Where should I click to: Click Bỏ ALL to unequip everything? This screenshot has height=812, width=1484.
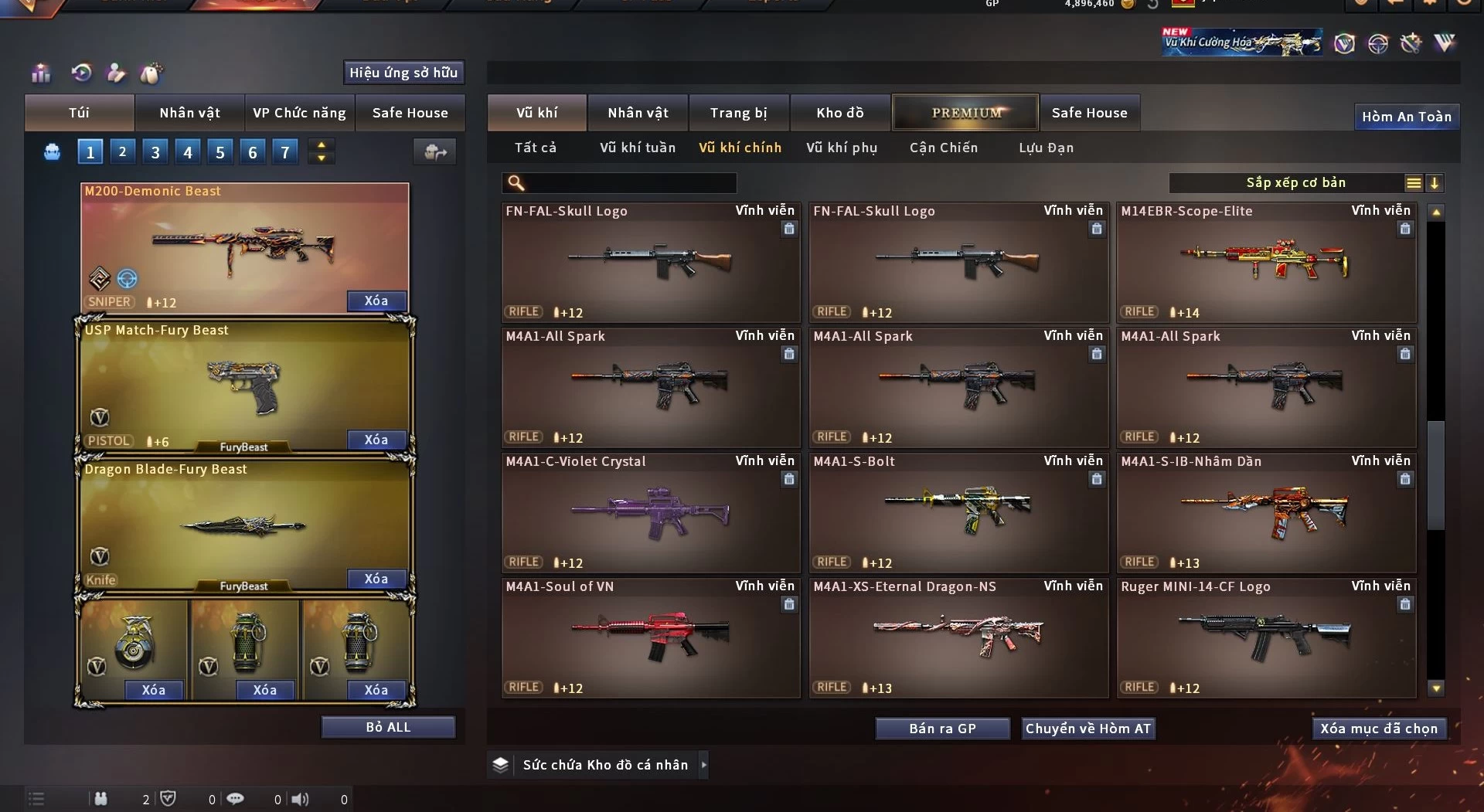tap(388, 727)
